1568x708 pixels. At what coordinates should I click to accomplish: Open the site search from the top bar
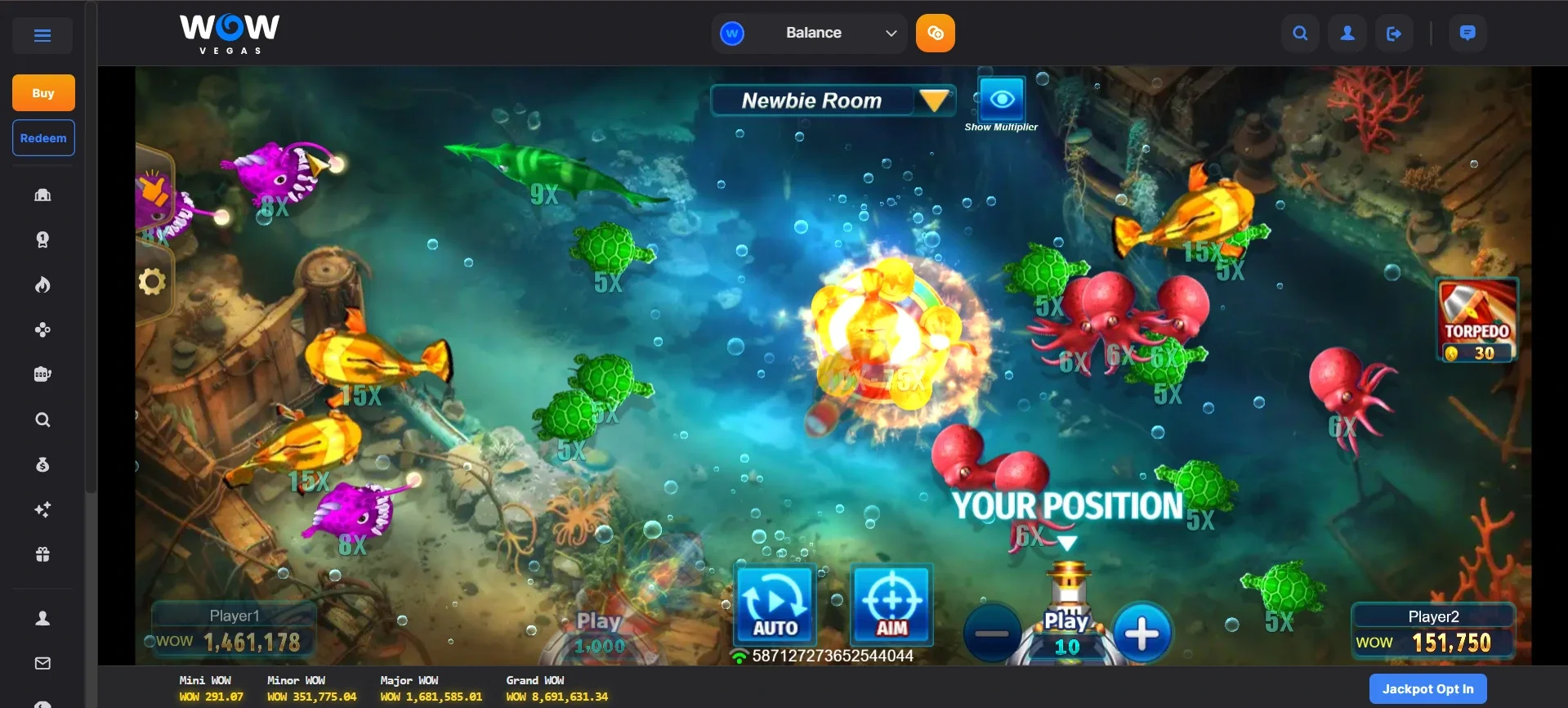(1300, 34)
